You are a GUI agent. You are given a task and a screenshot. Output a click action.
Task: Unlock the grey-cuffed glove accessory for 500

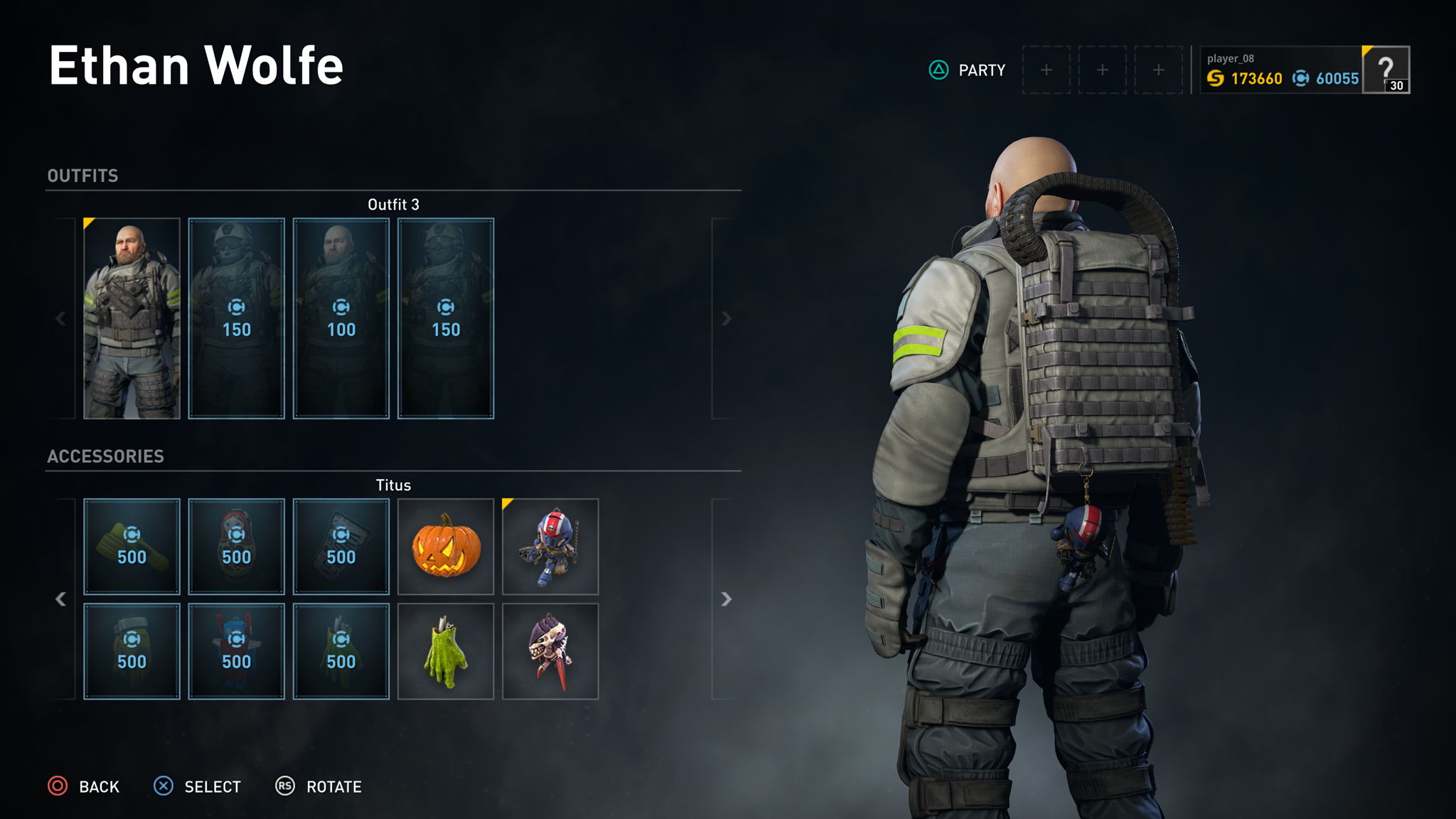132,651
